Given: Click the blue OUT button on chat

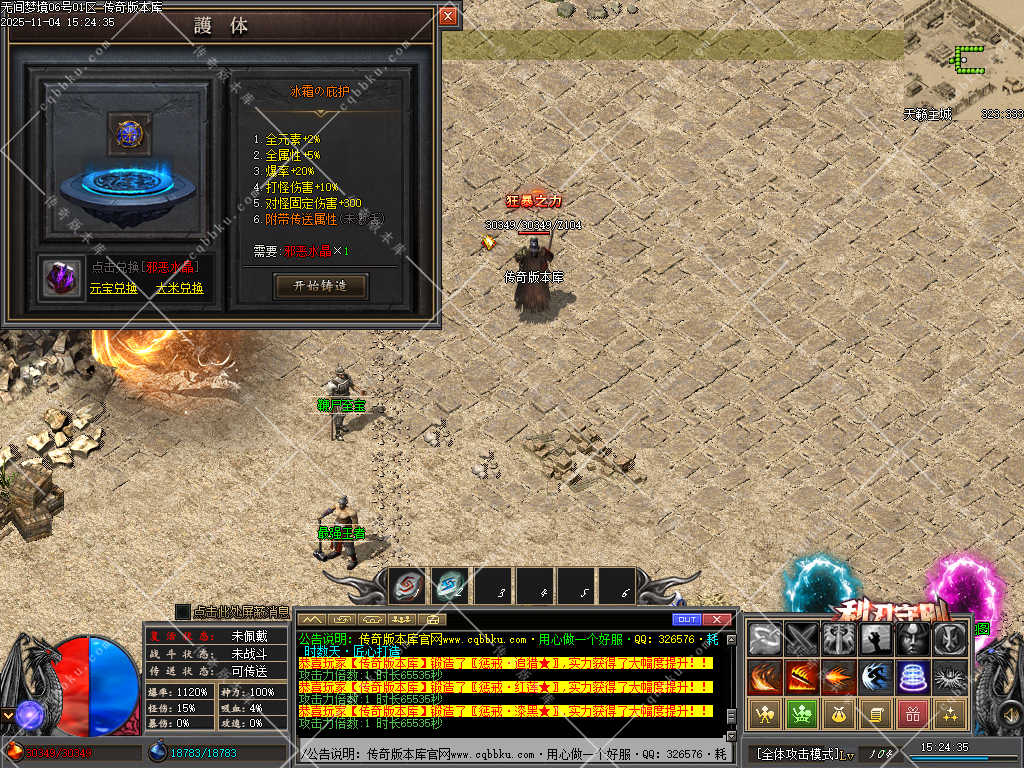Looking at the screenshot, I should pyautogui.click(x=686, y=620).
